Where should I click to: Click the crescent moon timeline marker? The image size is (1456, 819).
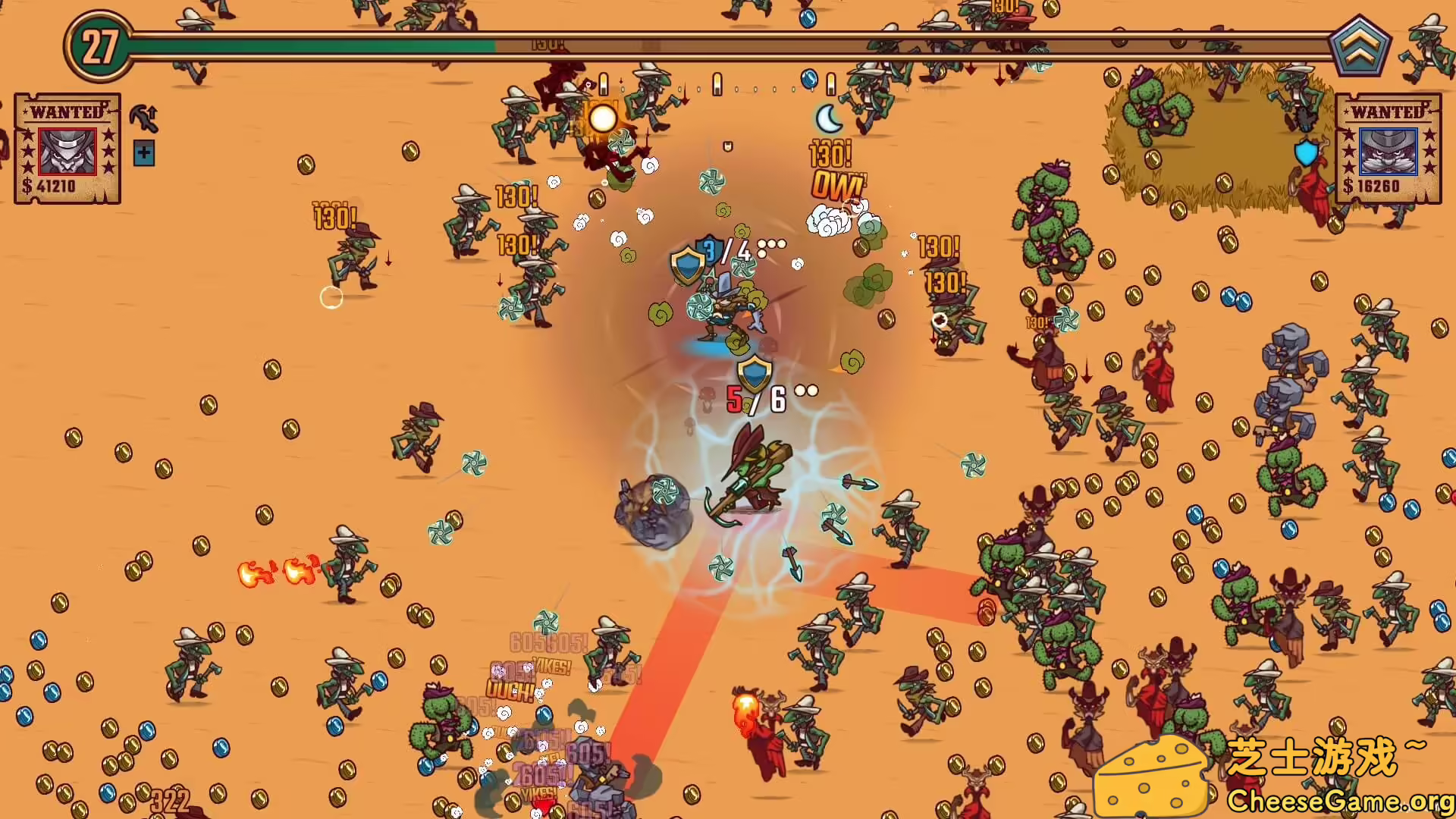click(x=828, y=118)
